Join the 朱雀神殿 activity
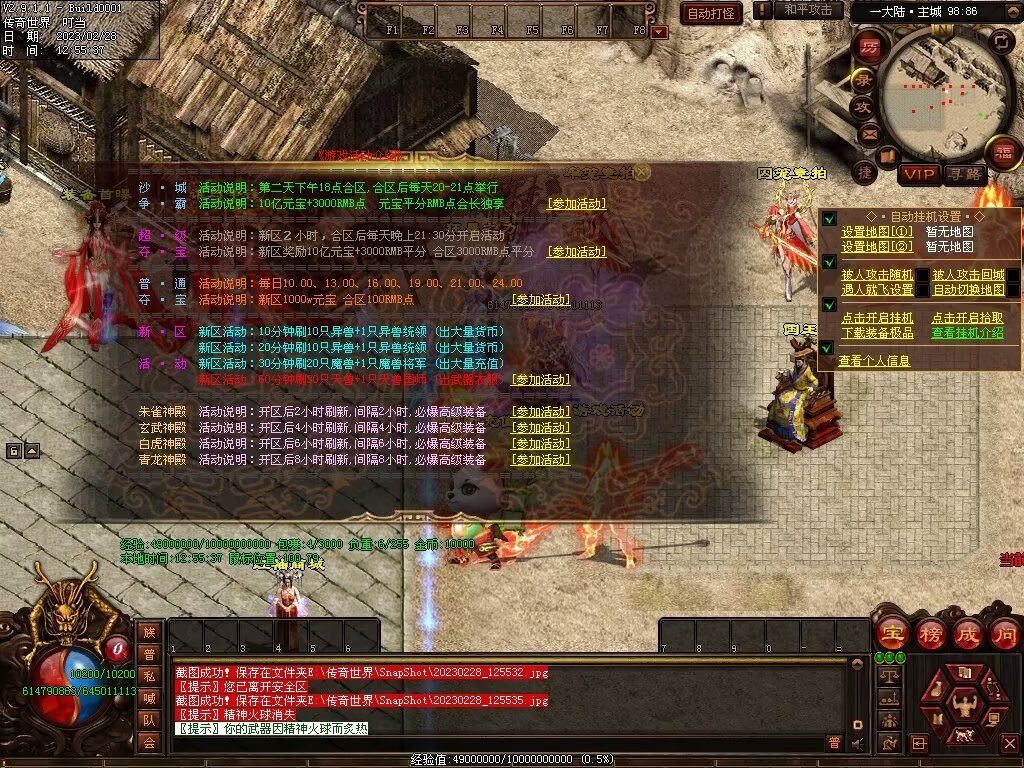This screenshot has width=1024, height=768. 540,412
